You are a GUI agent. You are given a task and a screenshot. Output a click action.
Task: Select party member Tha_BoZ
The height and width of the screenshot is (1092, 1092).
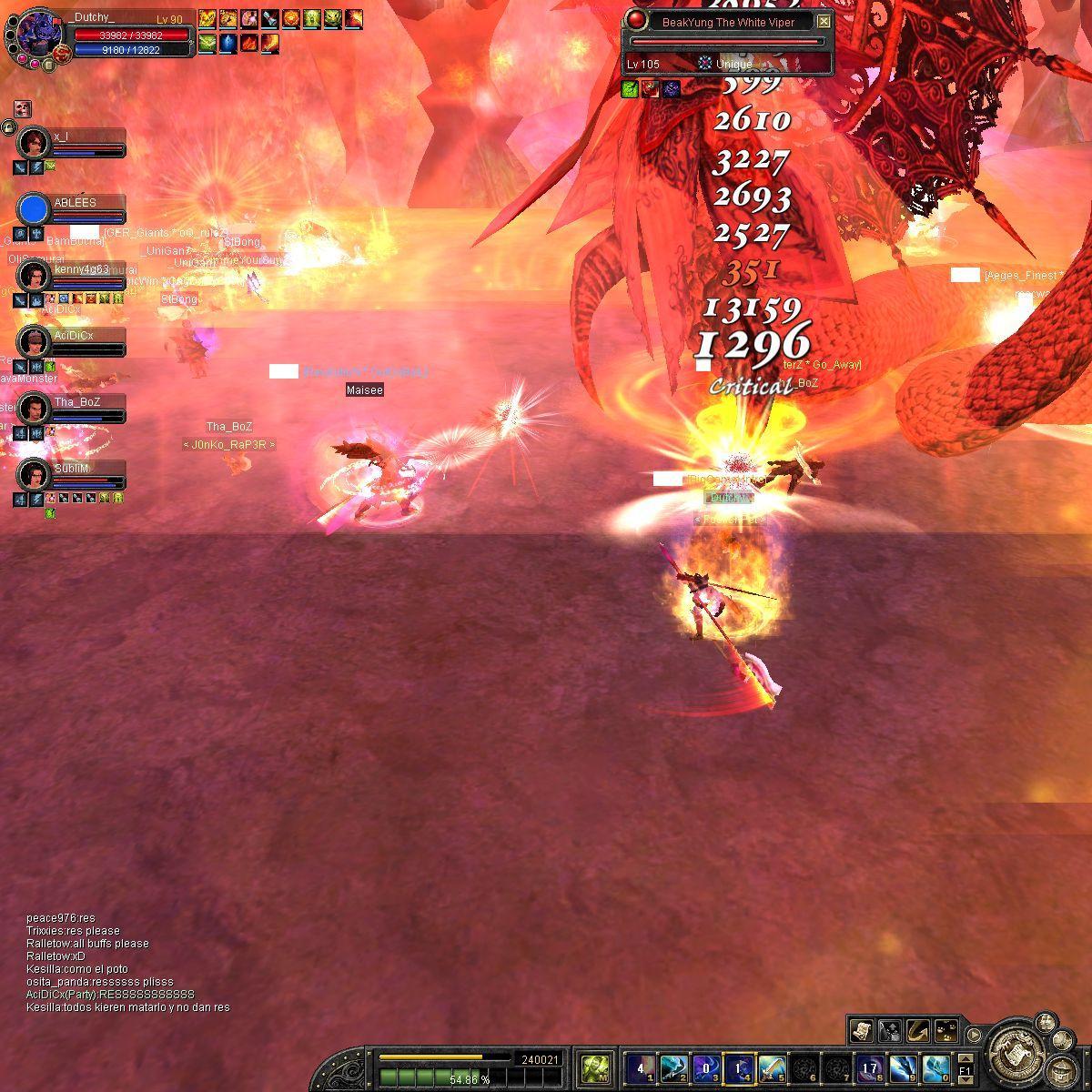(35, 409)
